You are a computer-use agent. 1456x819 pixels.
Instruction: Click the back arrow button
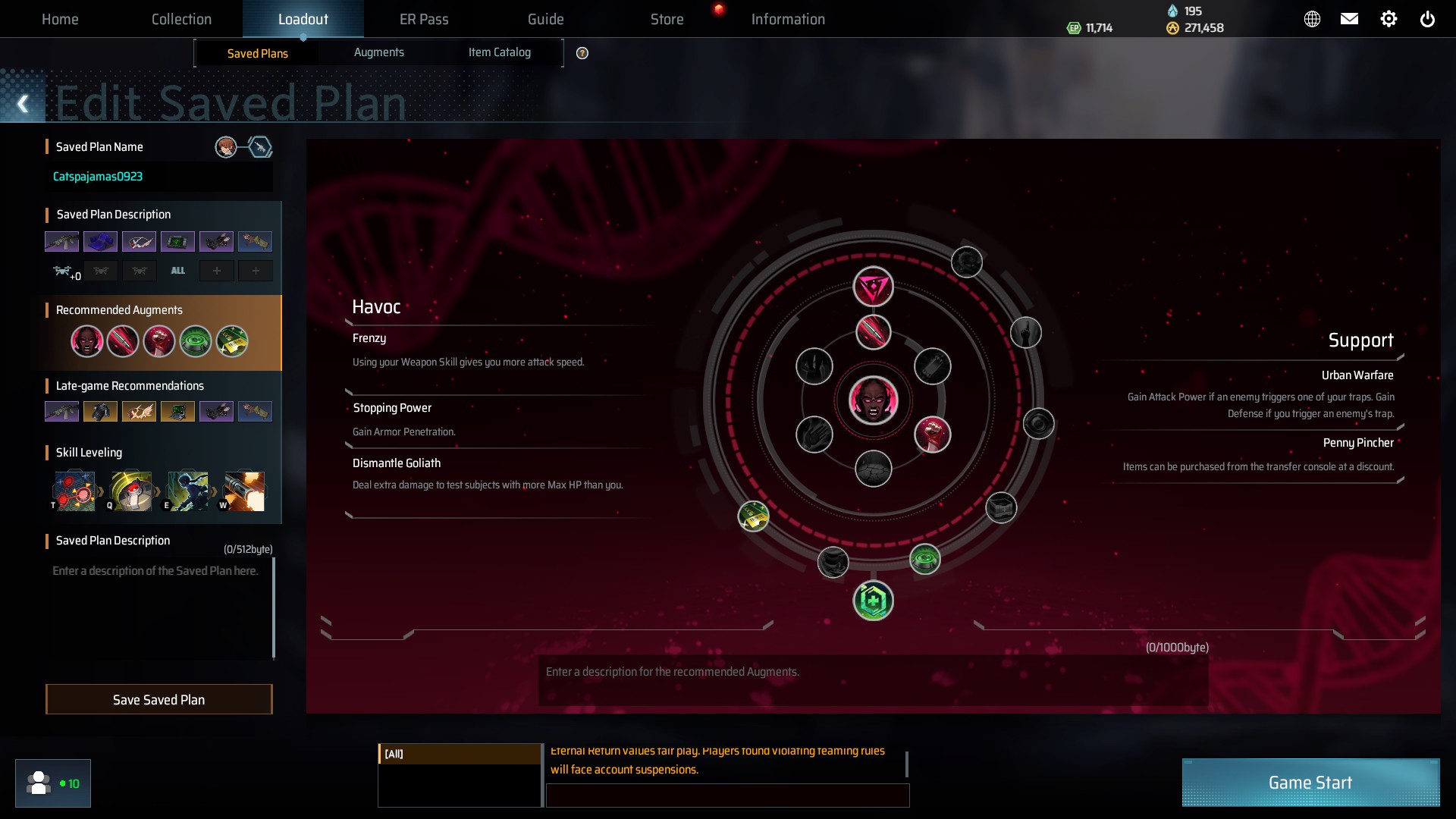(x=23, y=104)
